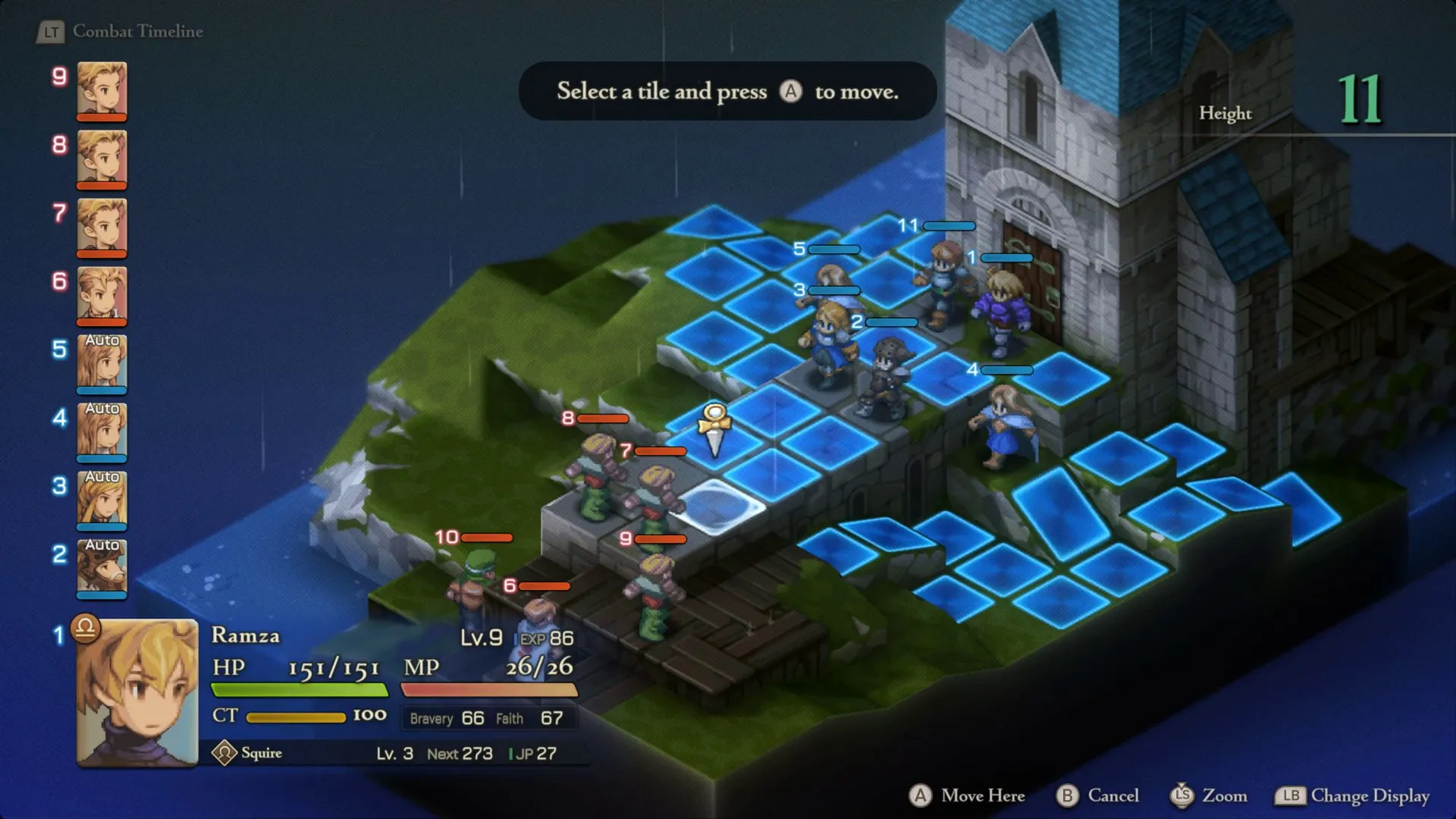This screenshot has height=819, width=1456.
Task: Click the turn 7 timeline portrait
Action: pos(101,227)
